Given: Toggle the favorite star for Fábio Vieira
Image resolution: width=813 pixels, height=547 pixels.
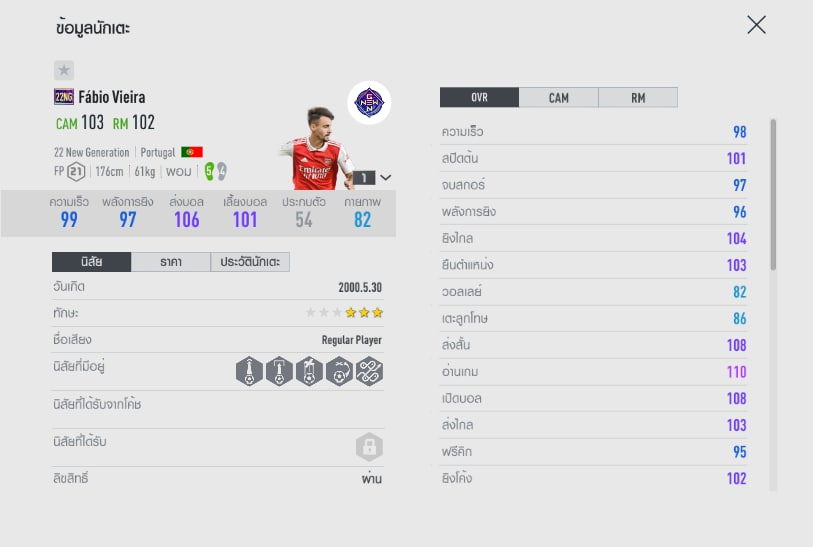Looking at the screenshot, I should click(x=63, y=70).
